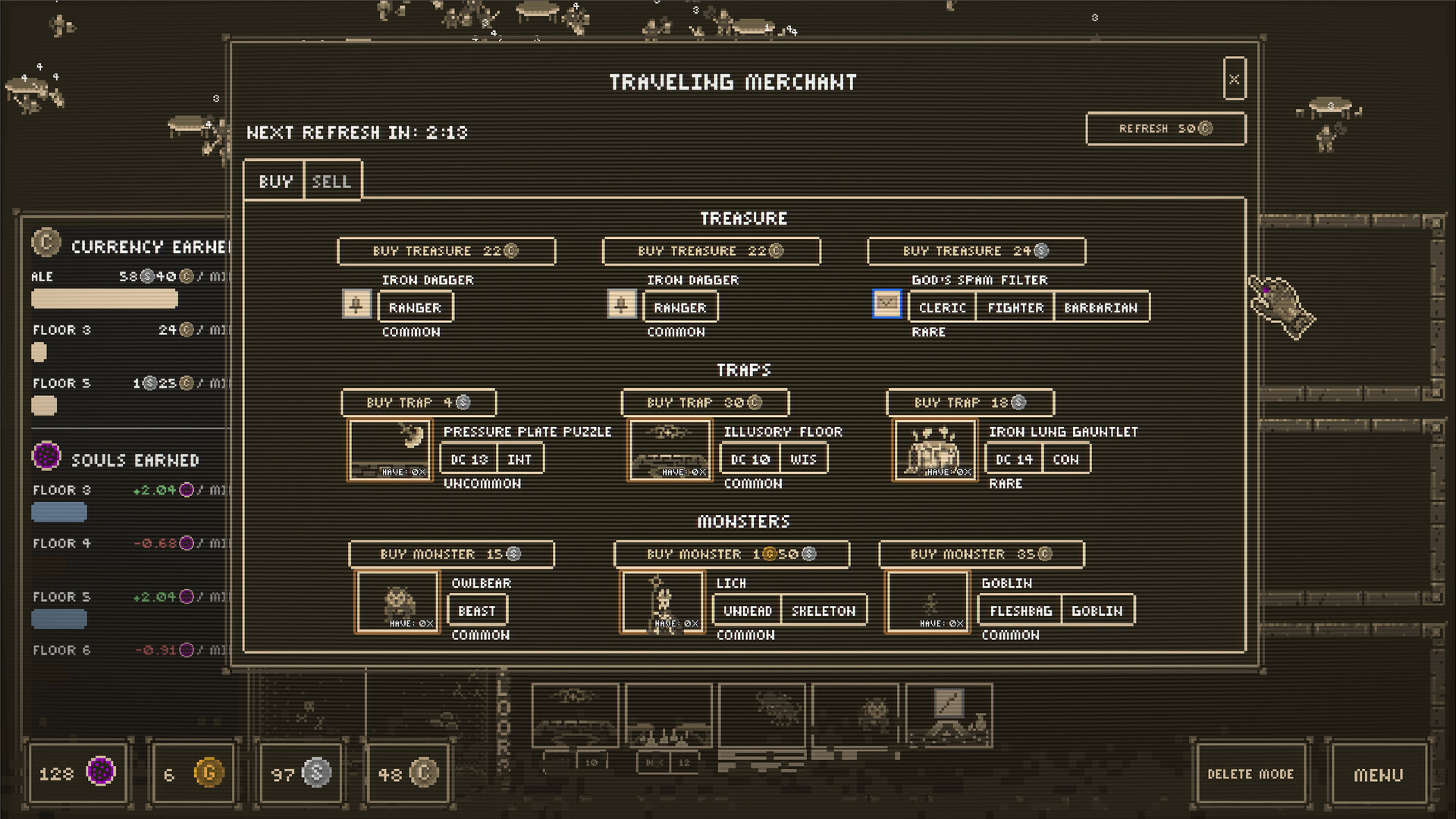Switch to the SELL tab
This screenshot has height=819, width=1456.
coord(332,180)
